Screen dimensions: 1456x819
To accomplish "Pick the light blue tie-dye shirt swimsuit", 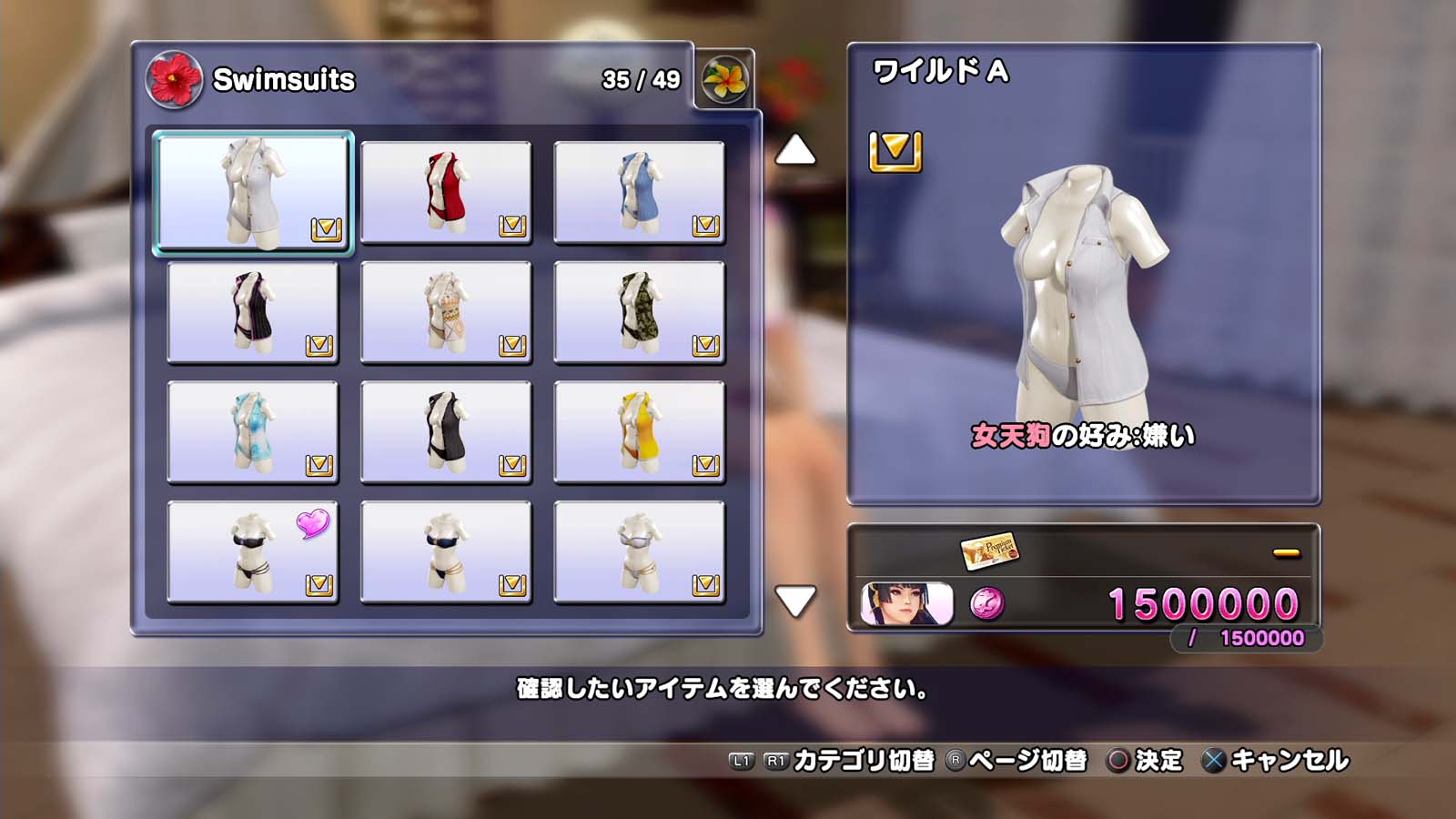I will coord(253,432).
